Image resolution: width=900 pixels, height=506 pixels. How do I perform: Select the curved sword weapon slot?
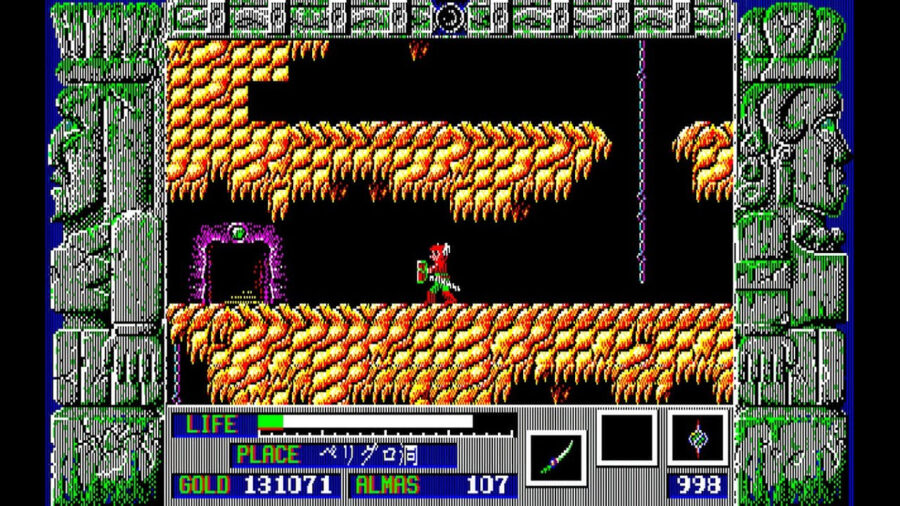[555, 457]
